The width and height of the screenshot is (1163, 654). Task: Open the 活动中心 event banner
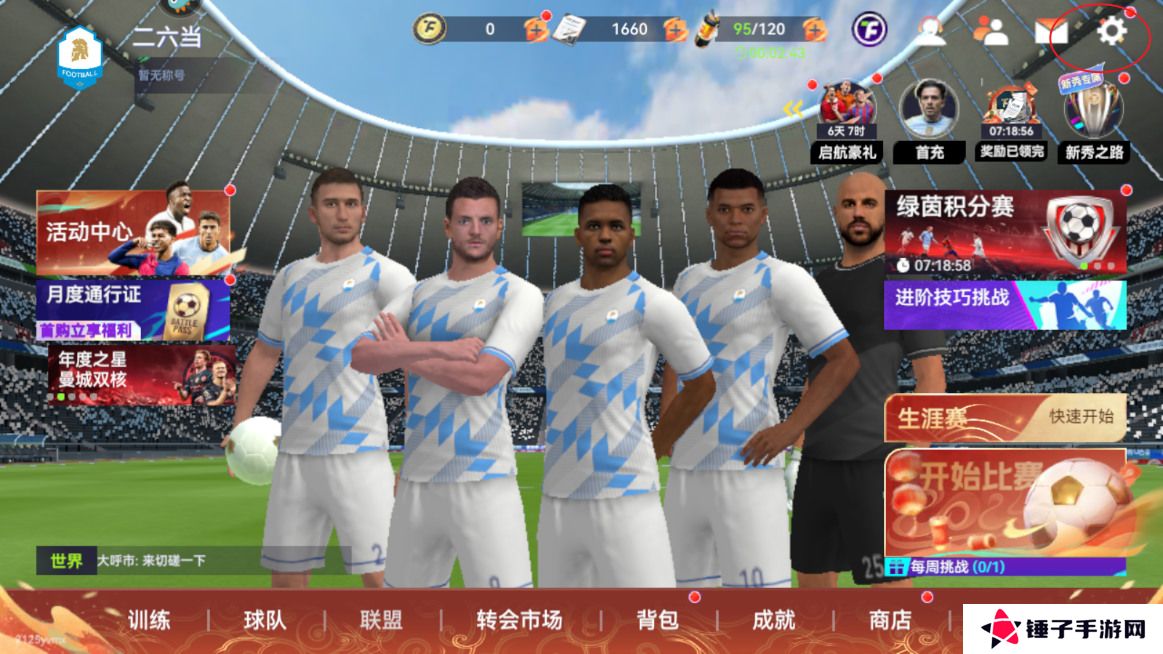click(x=133, y=232)
